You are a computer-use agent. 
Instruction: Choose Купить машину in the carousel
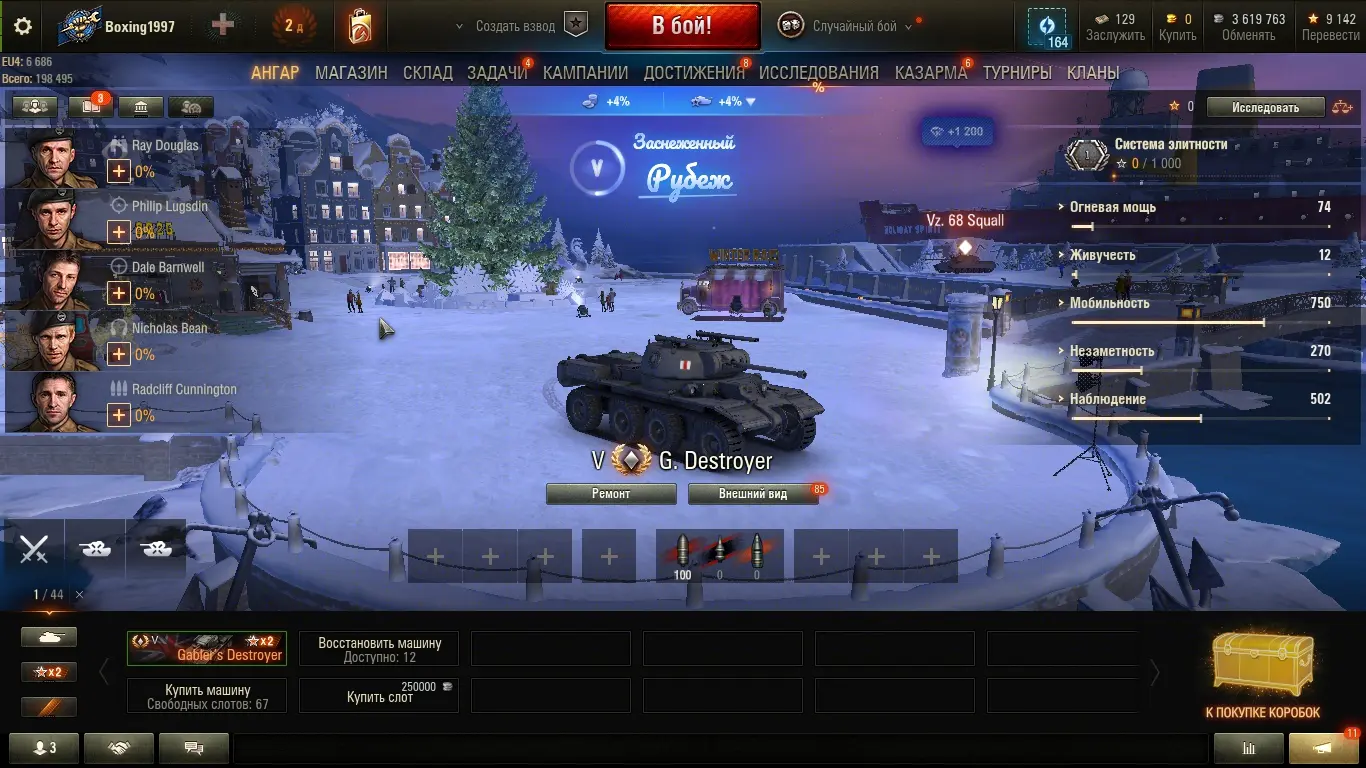pyautogui.click(x=207, y=696)
